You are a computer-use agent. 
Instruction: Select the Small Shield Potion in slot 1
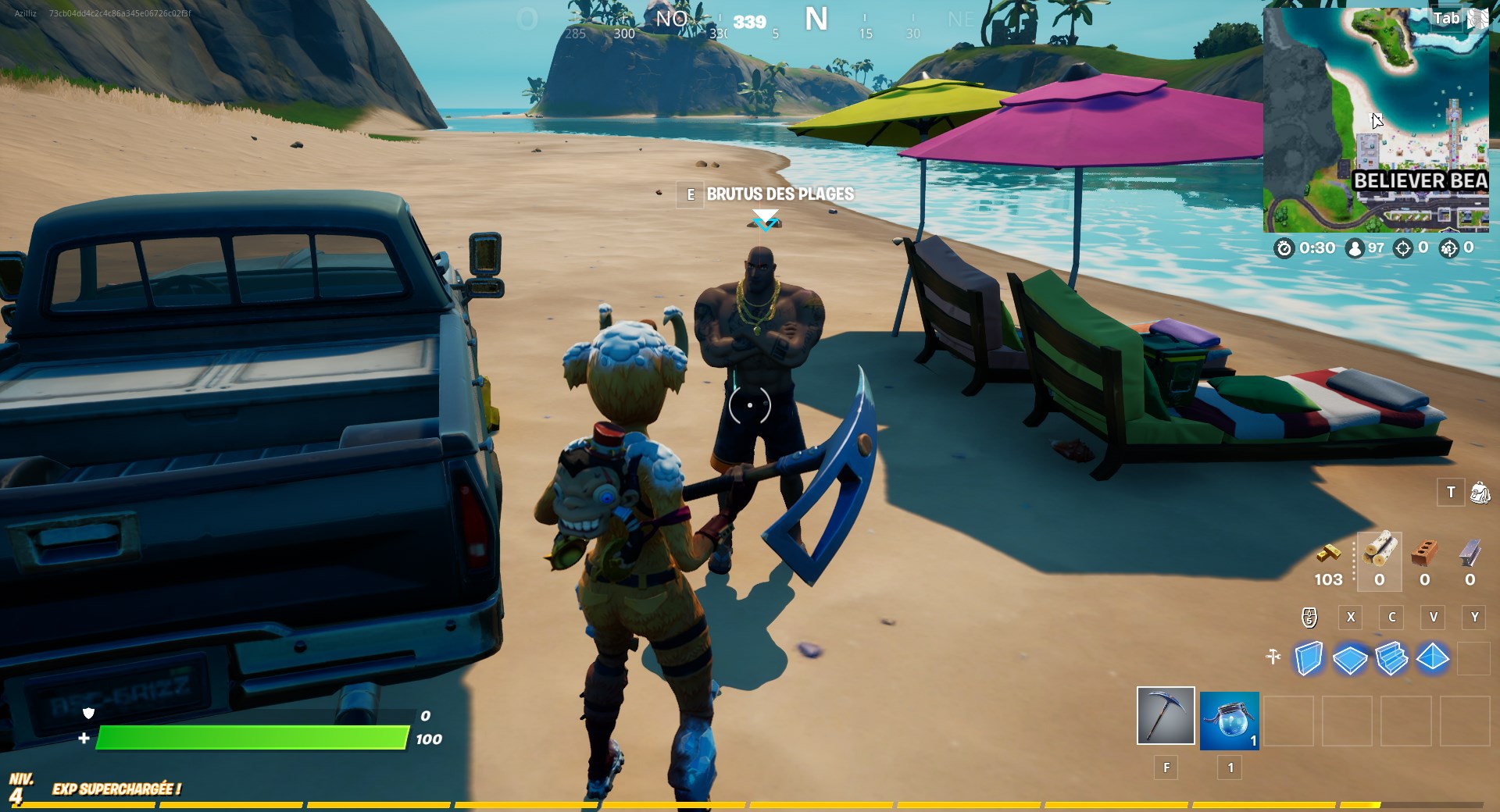coord(1228,720)
